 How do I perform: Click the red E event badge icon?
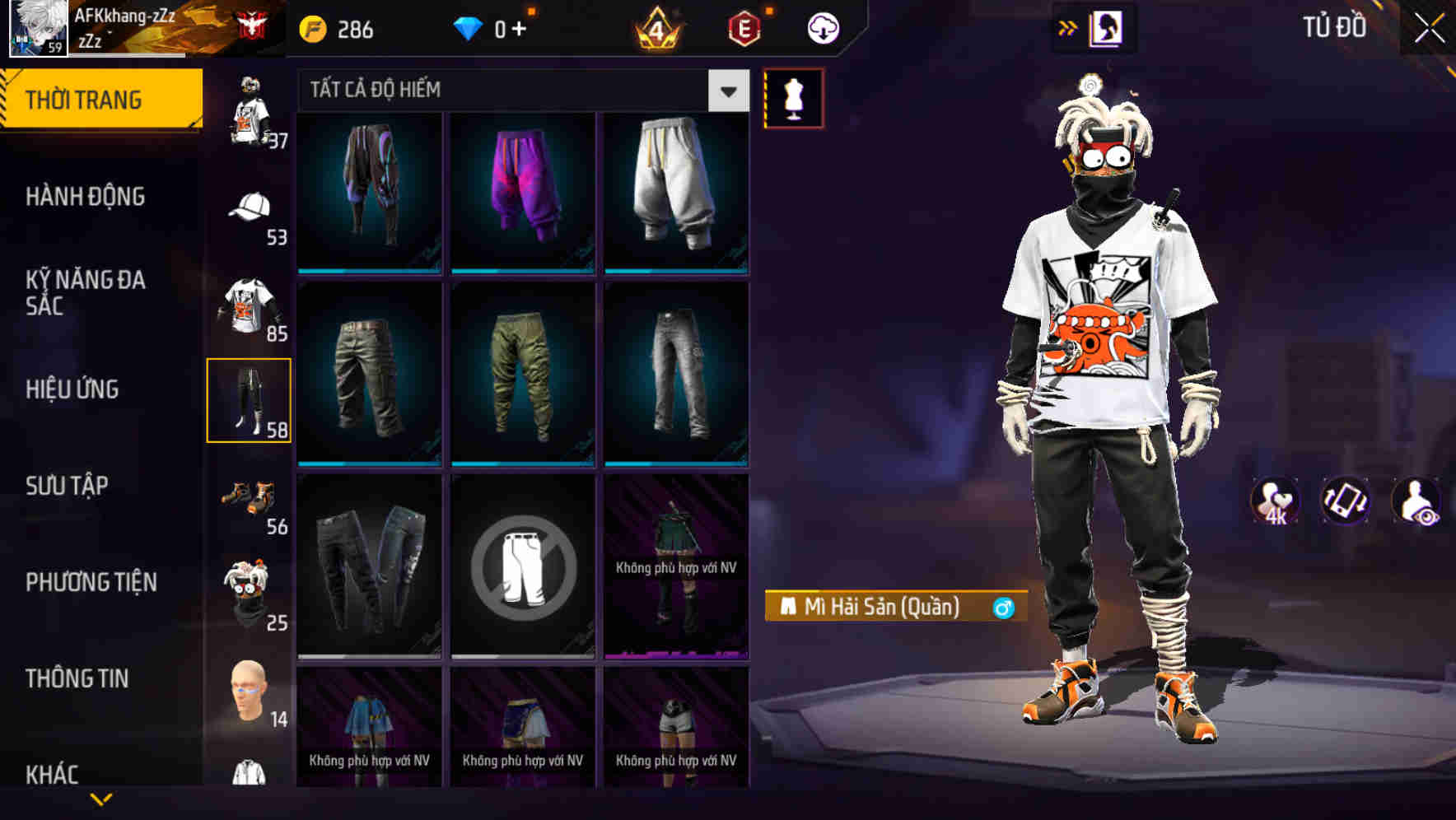744,27
